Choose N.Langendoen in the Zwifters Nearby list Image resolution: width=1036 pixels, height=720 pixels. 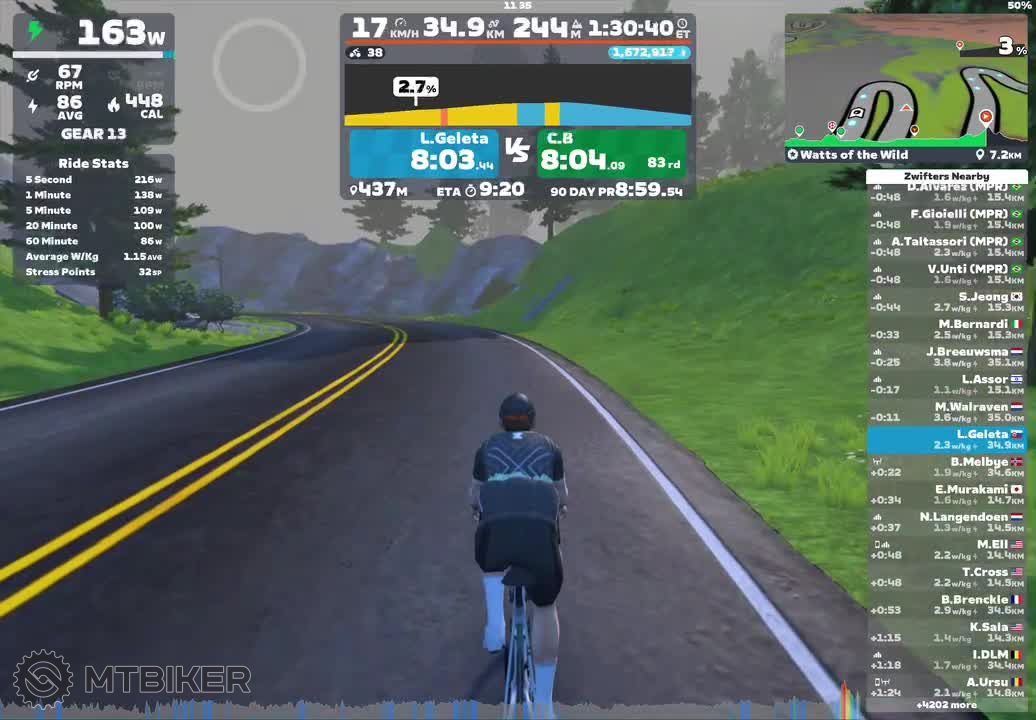point(946,522)
